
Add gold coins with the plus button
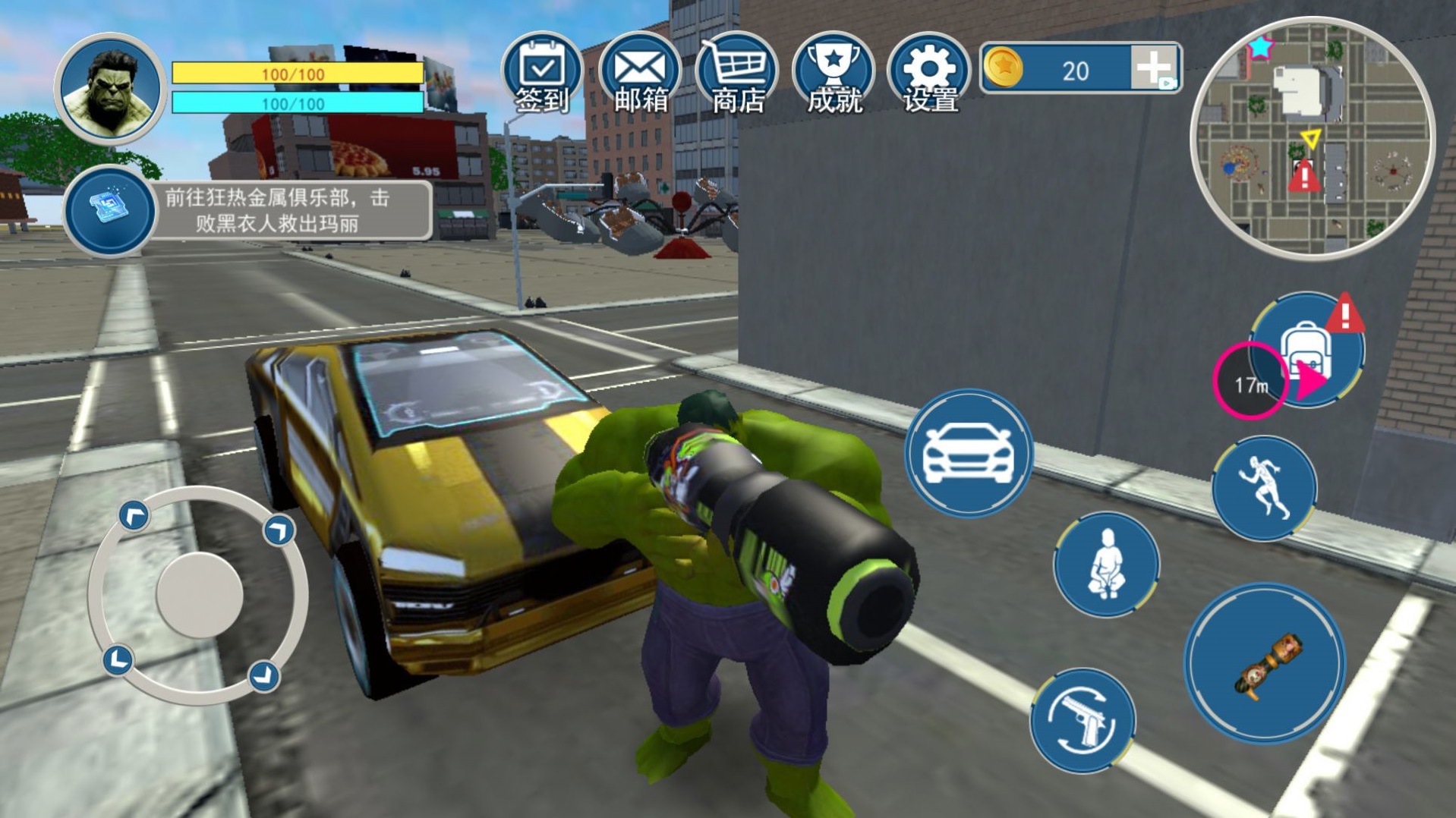pos(1154,69)
